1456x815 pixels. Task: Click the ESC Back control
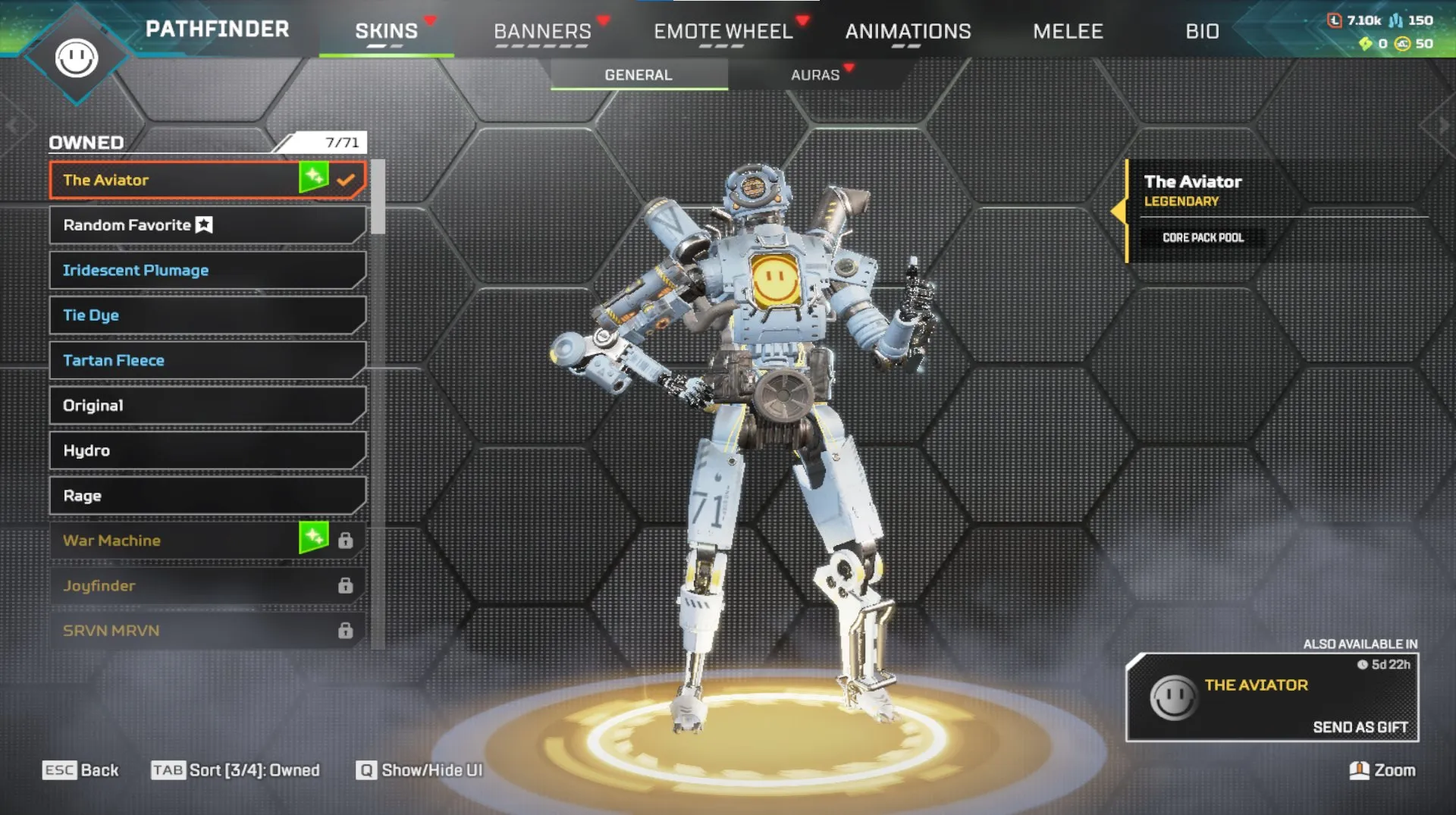click(81, 770)
